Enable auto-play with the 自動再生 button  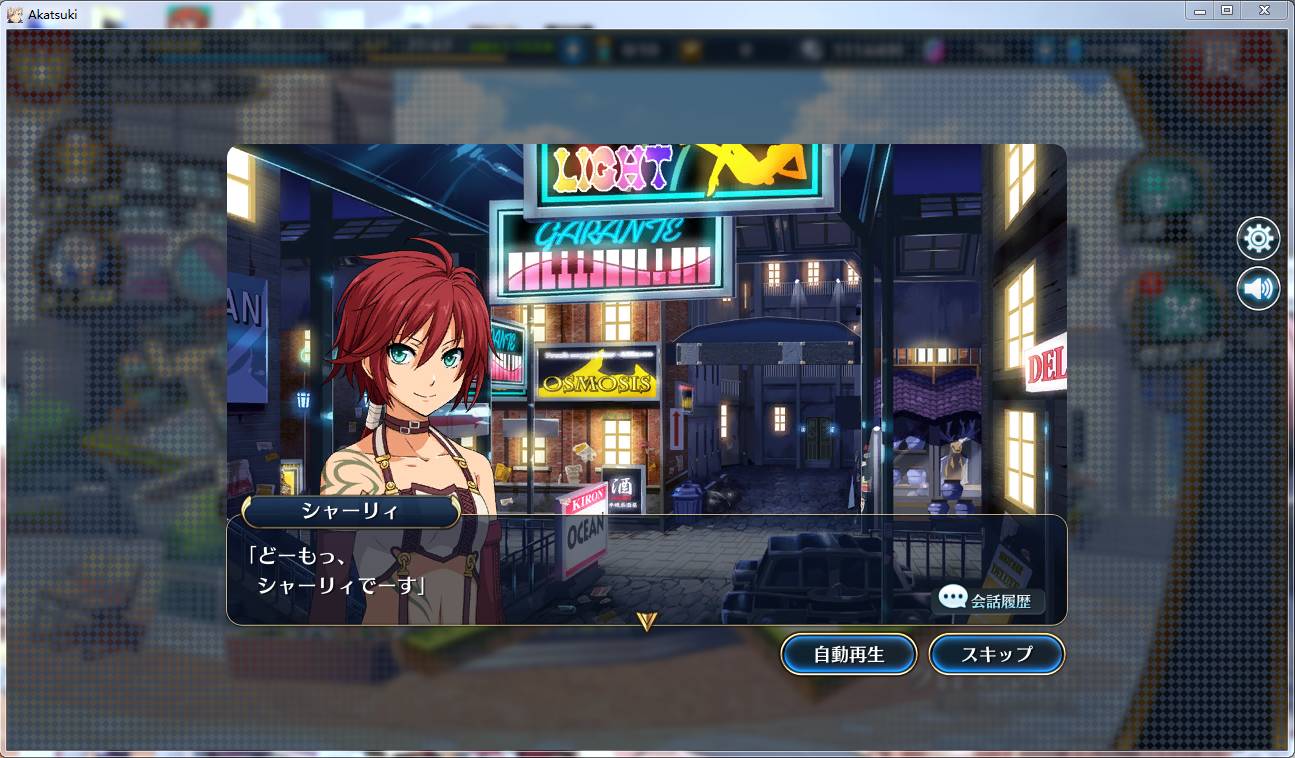pyautogui.click(x=848, y=655)
